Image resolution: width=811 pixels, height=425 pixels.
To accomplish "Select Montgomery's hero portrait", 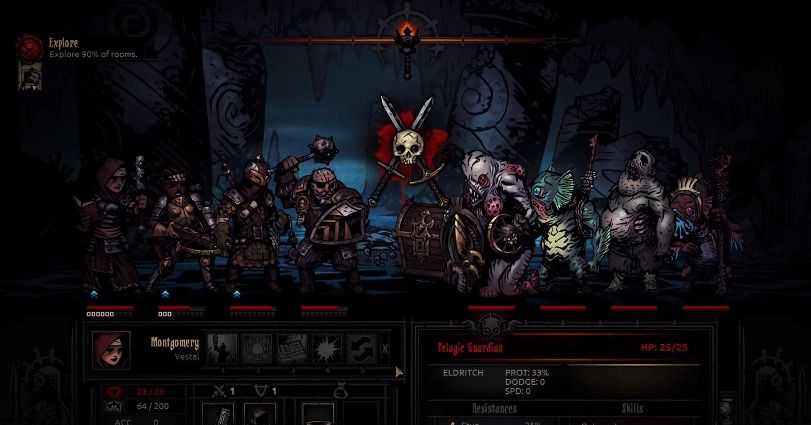I will click(x=111, y=350).
